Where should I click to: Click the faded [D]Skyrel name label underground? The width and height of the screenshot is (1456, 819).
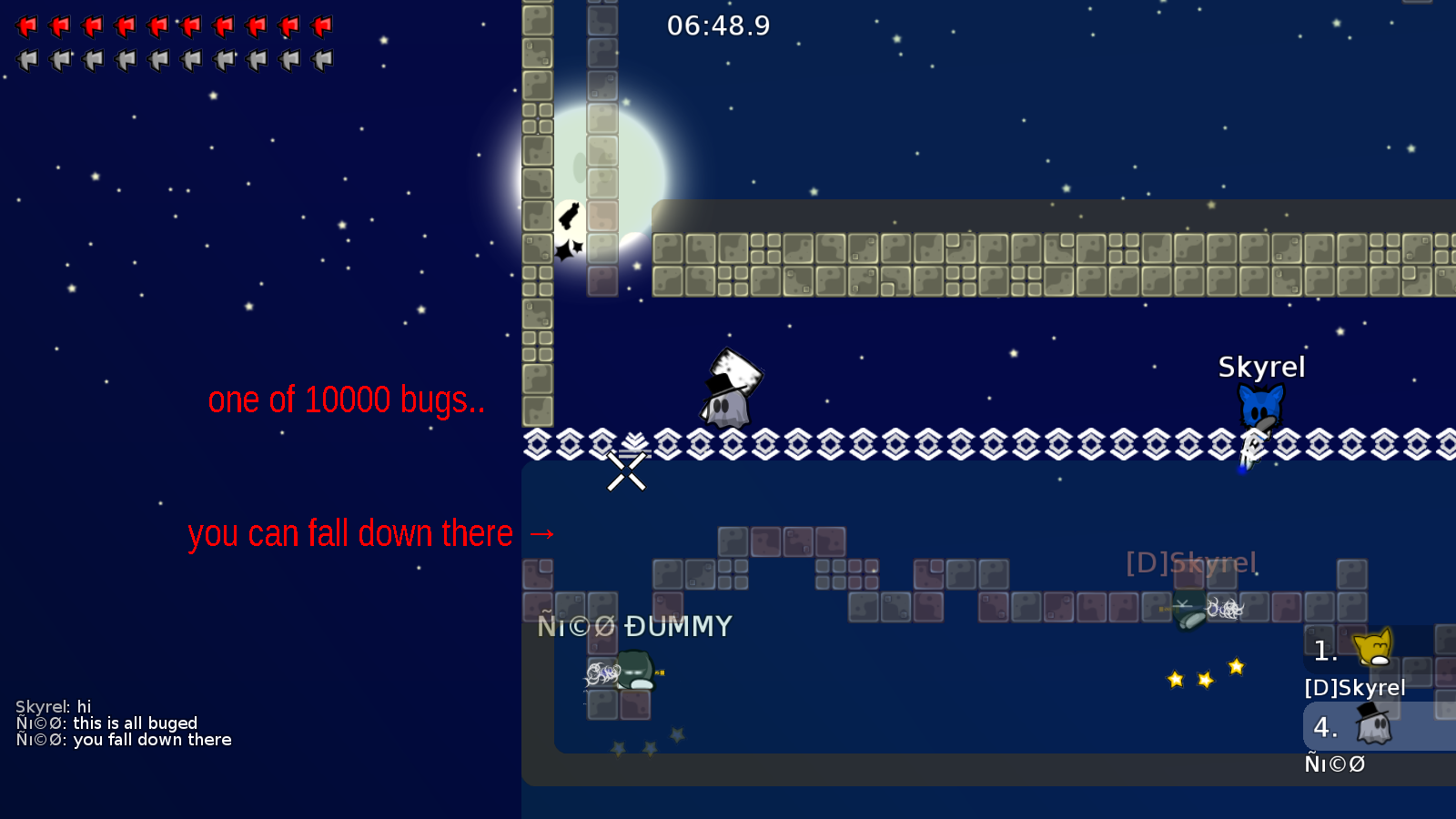1190,563
